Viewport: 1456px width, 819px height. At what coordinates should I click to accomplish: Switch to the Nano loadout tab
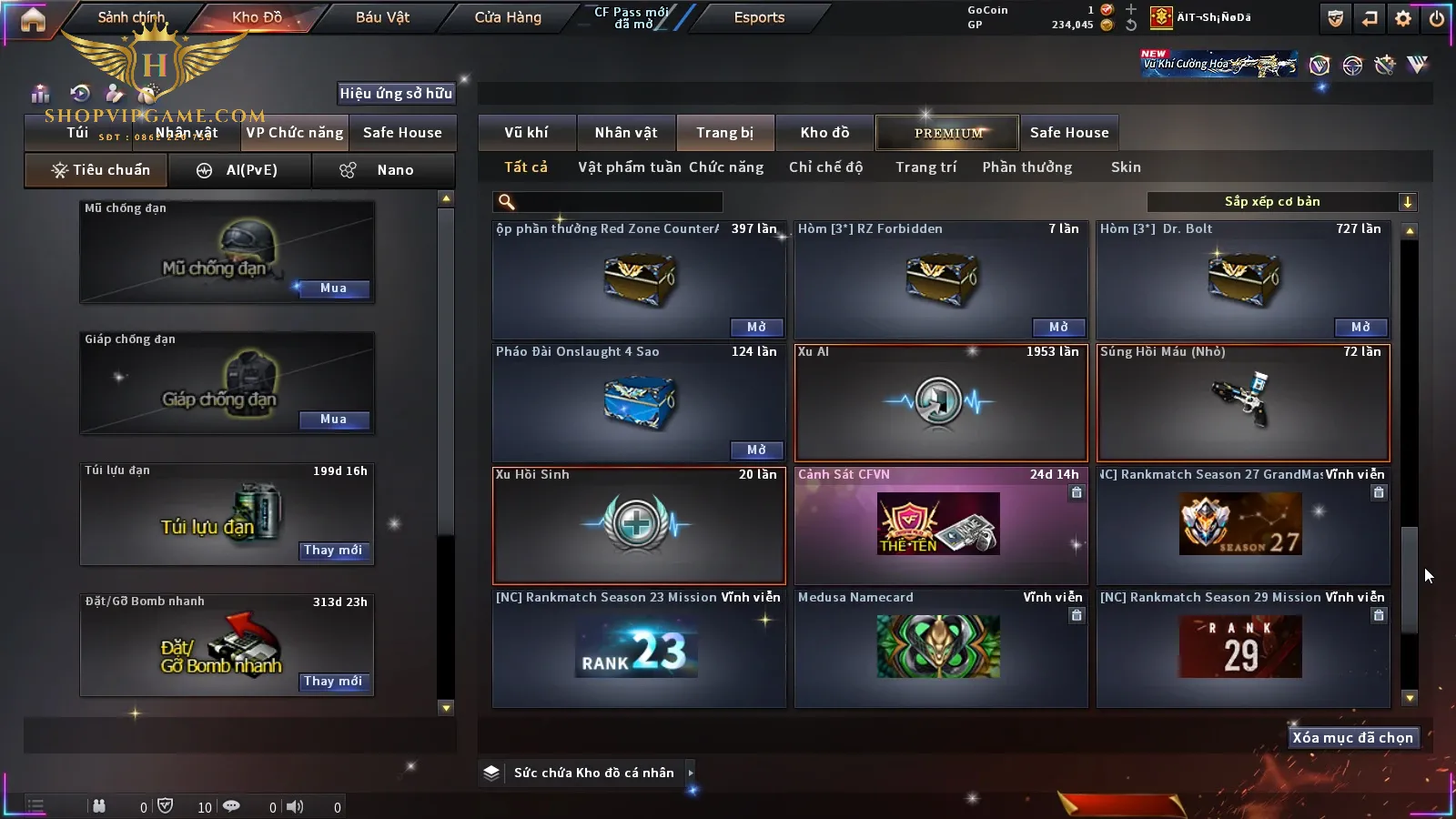click(384, 170)
